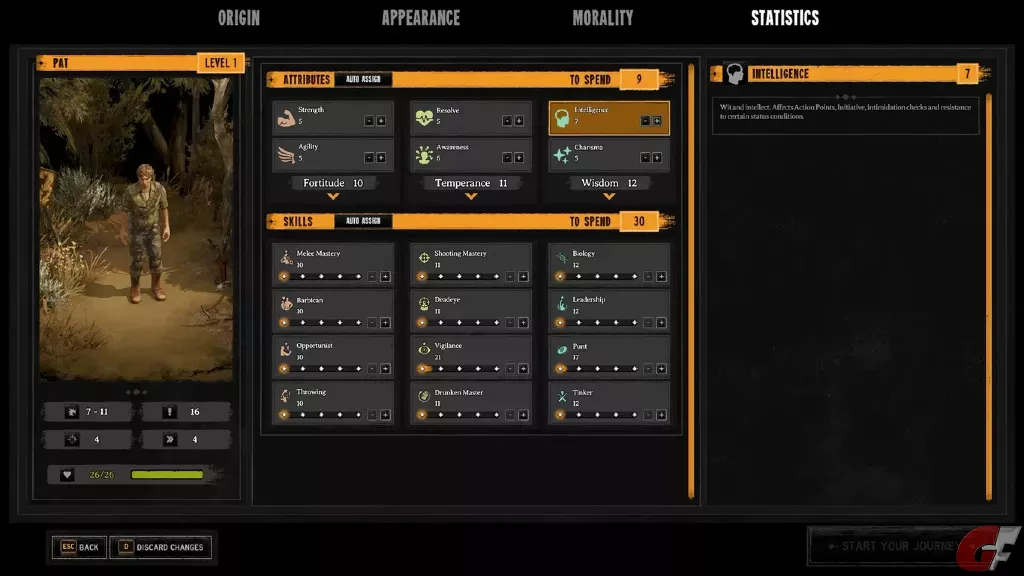This screenshot has width=1024, height=576.
Task: Increase Strength with its plus button
Action: (381, 121)
